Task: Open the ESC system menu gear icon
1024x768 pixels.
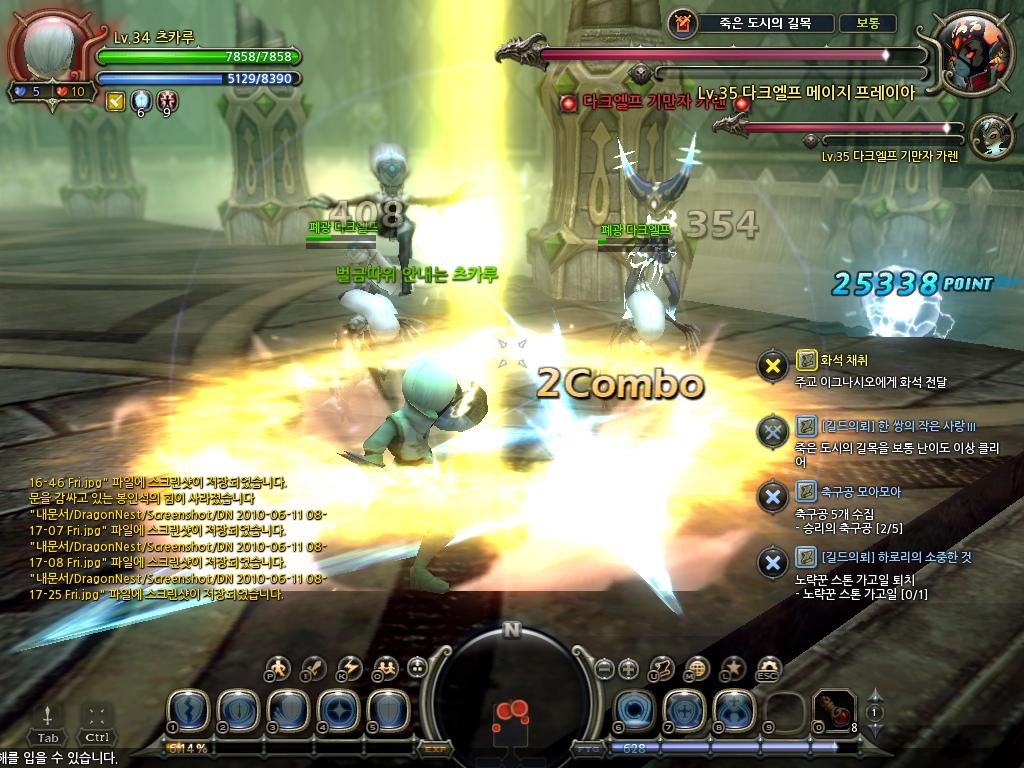Action: click(x=768, y=668)
